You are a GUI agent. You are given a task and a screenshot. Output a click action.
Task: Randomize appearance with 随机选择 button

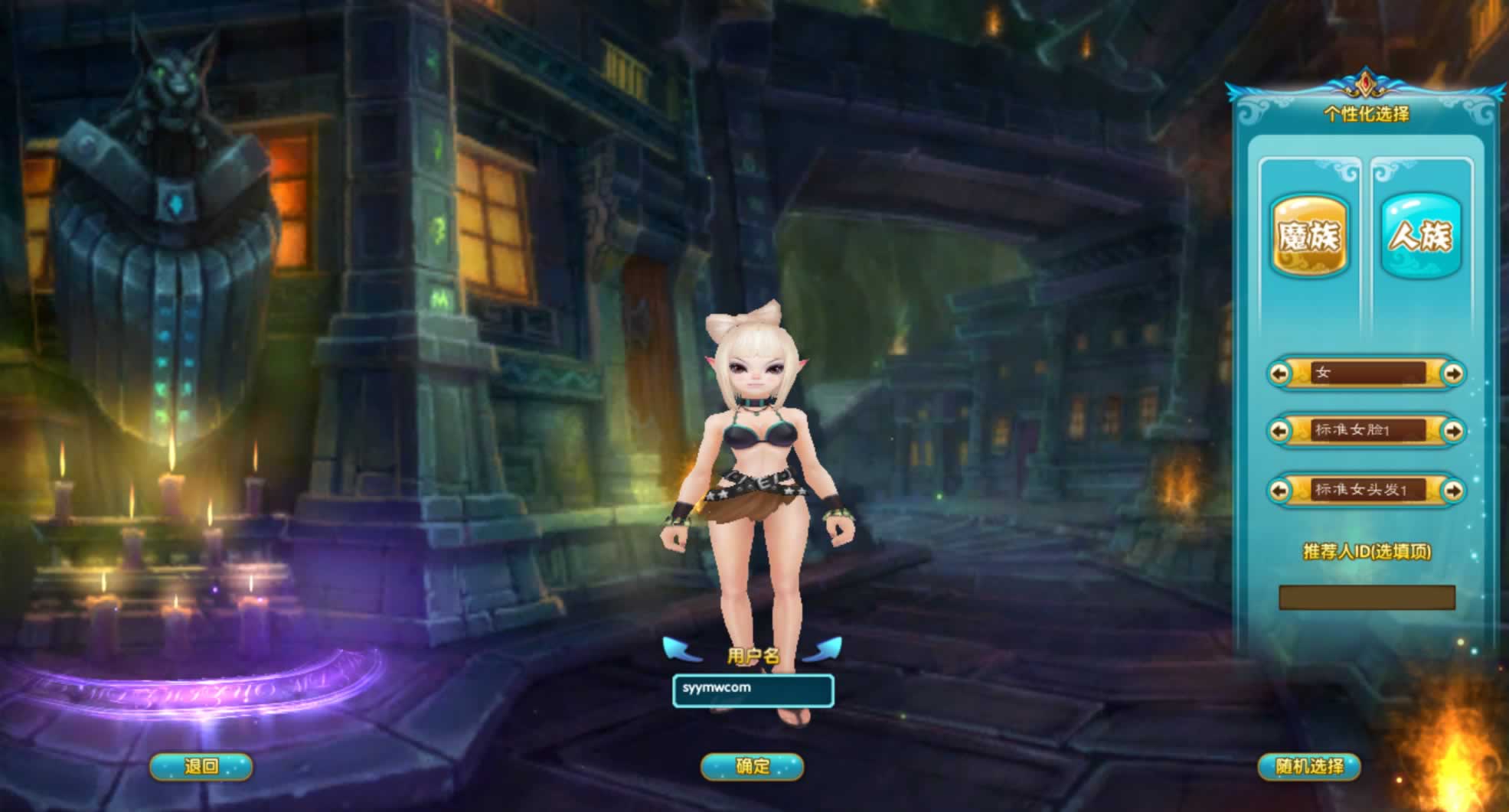tap(1309, 766)
